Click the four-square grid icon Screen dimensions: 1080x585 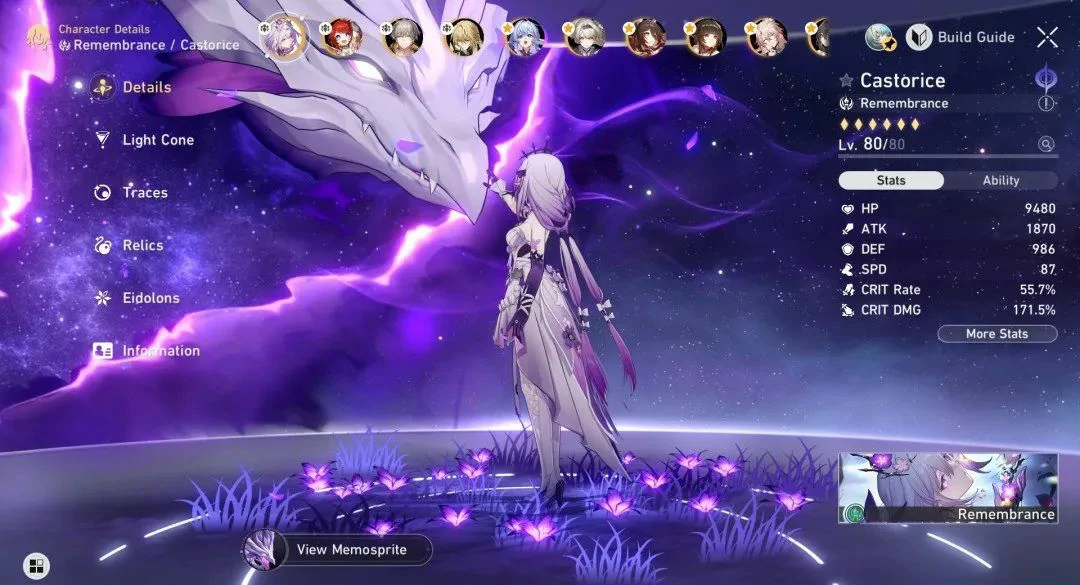[36, 566]
